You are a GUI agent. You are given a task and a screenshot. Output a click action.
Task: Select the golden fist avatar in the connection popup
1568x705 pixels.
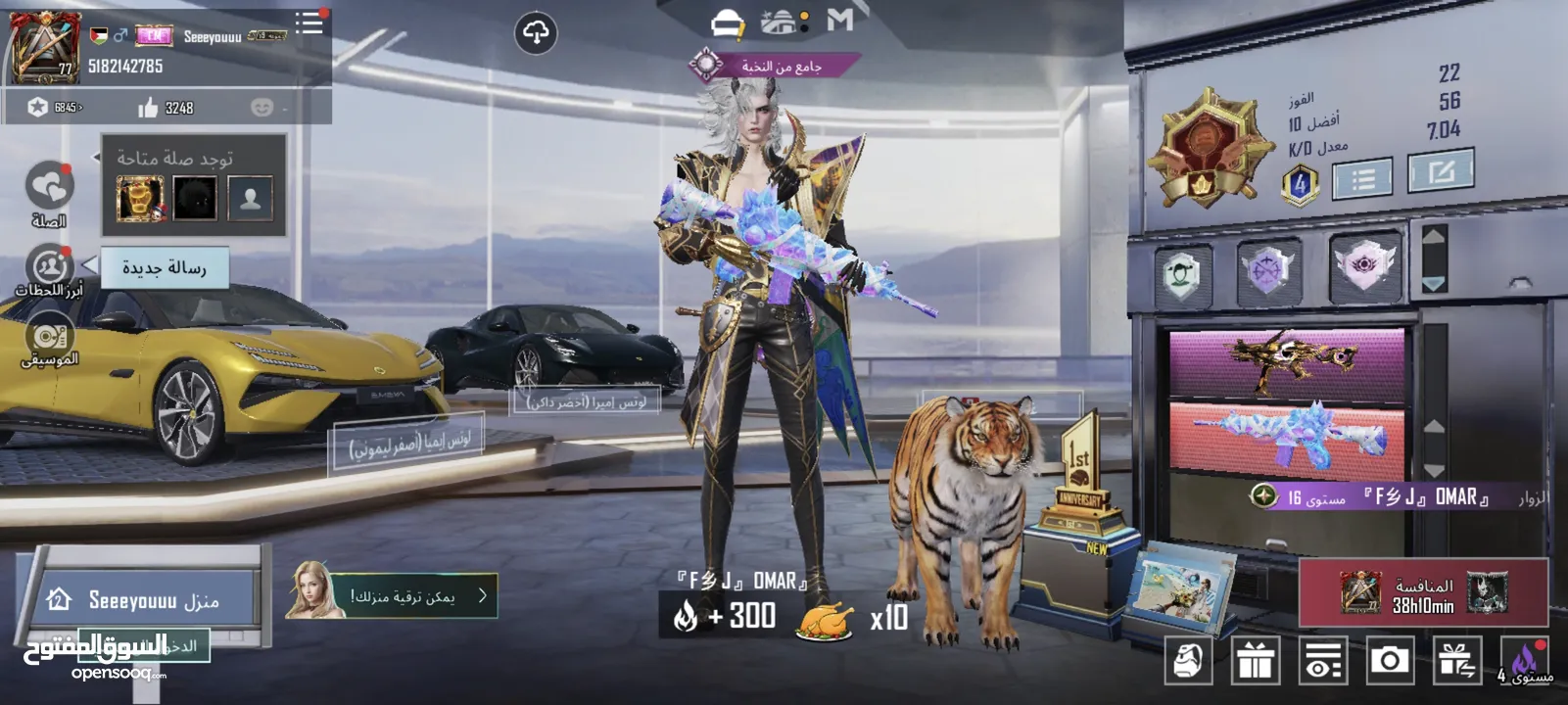pos(140,199)
